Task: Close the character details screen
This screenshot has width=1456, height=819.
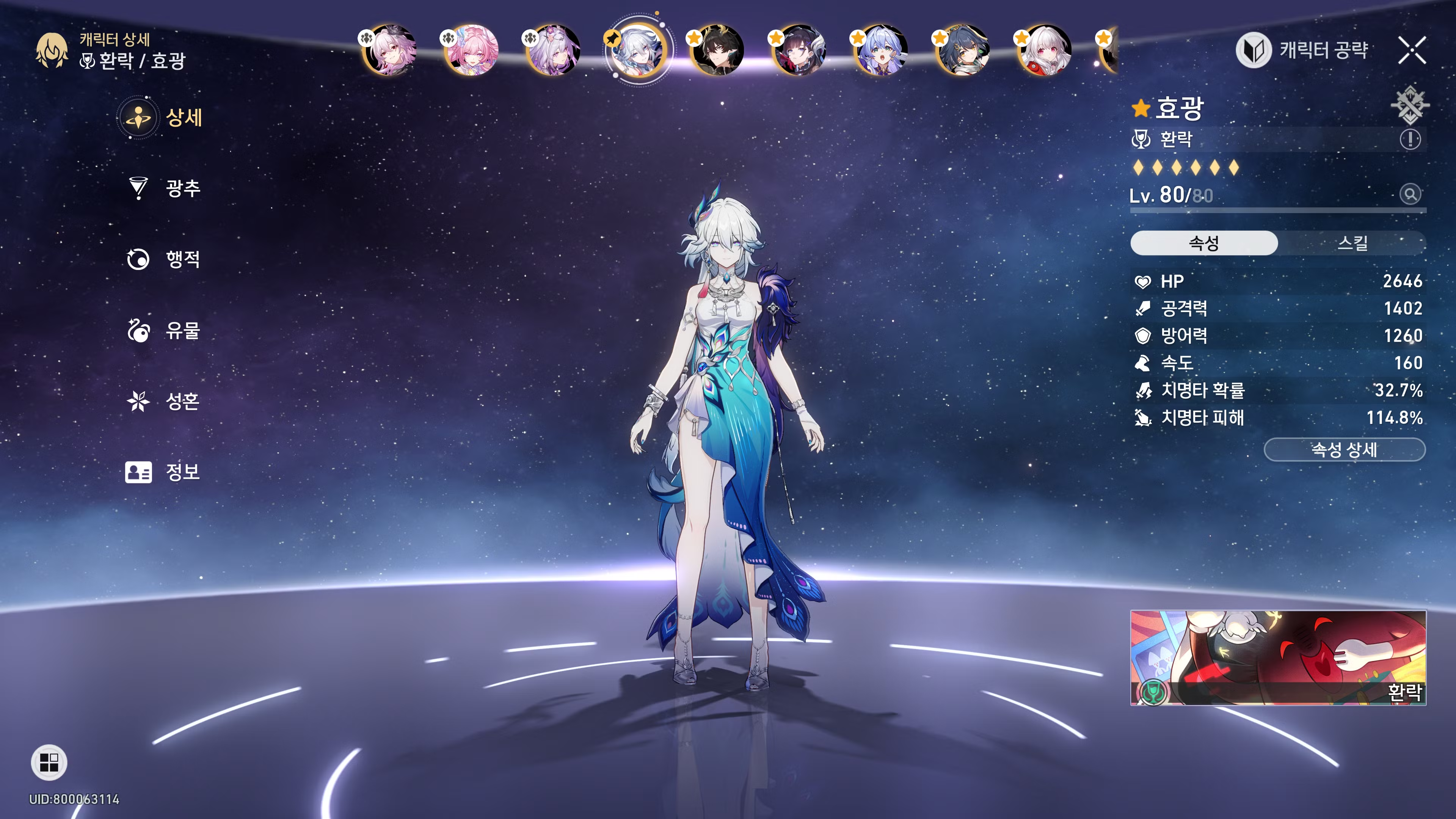Action: [1412, 50]
